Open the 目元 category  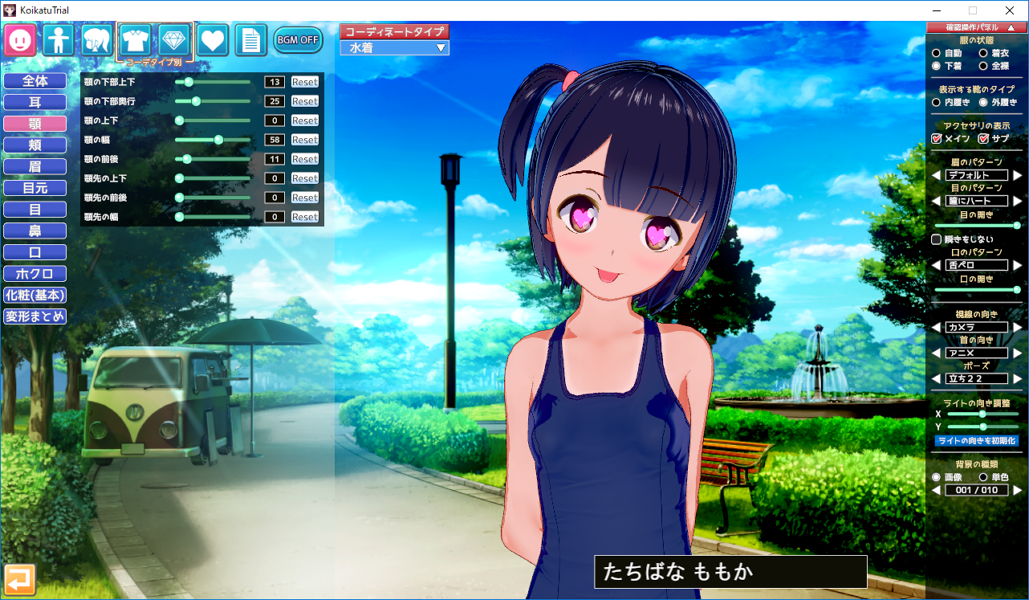pos(35,188)
